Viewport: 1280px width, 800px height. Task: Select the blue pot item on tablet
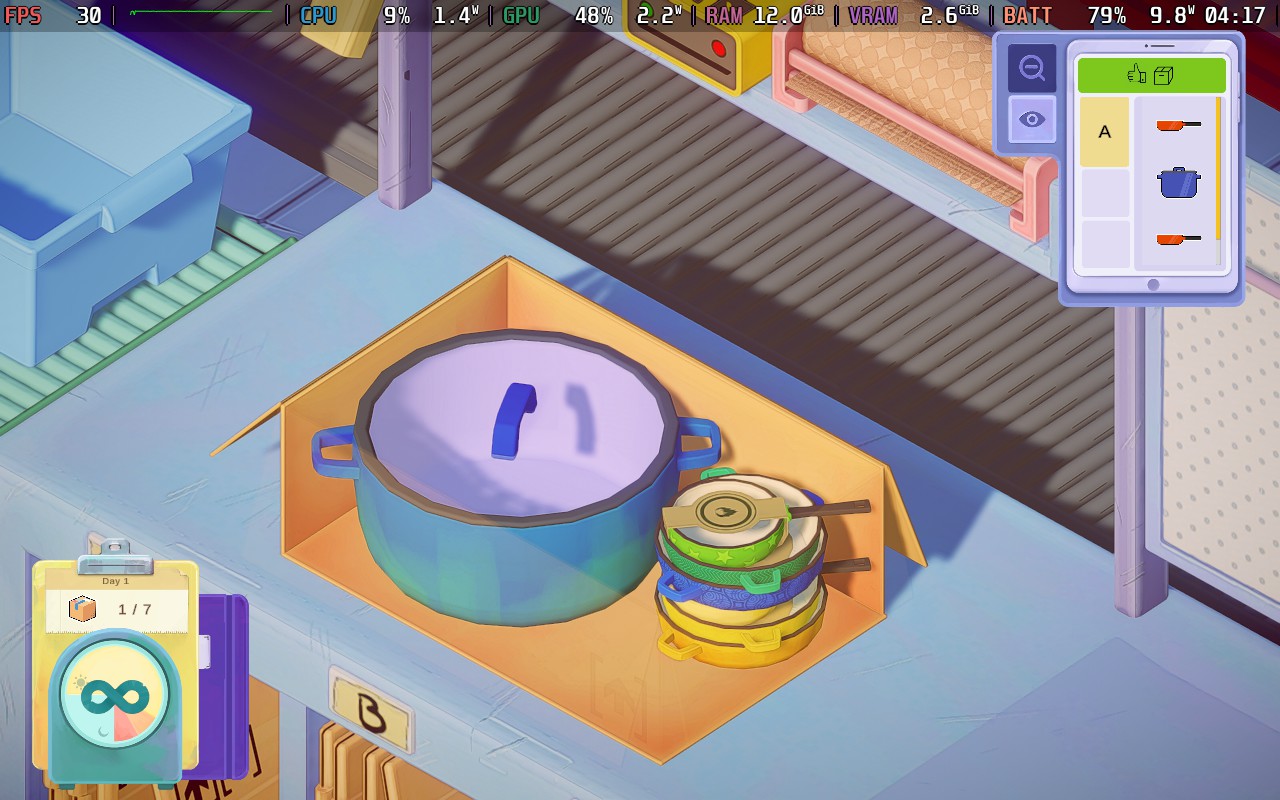click(1178, 183)
